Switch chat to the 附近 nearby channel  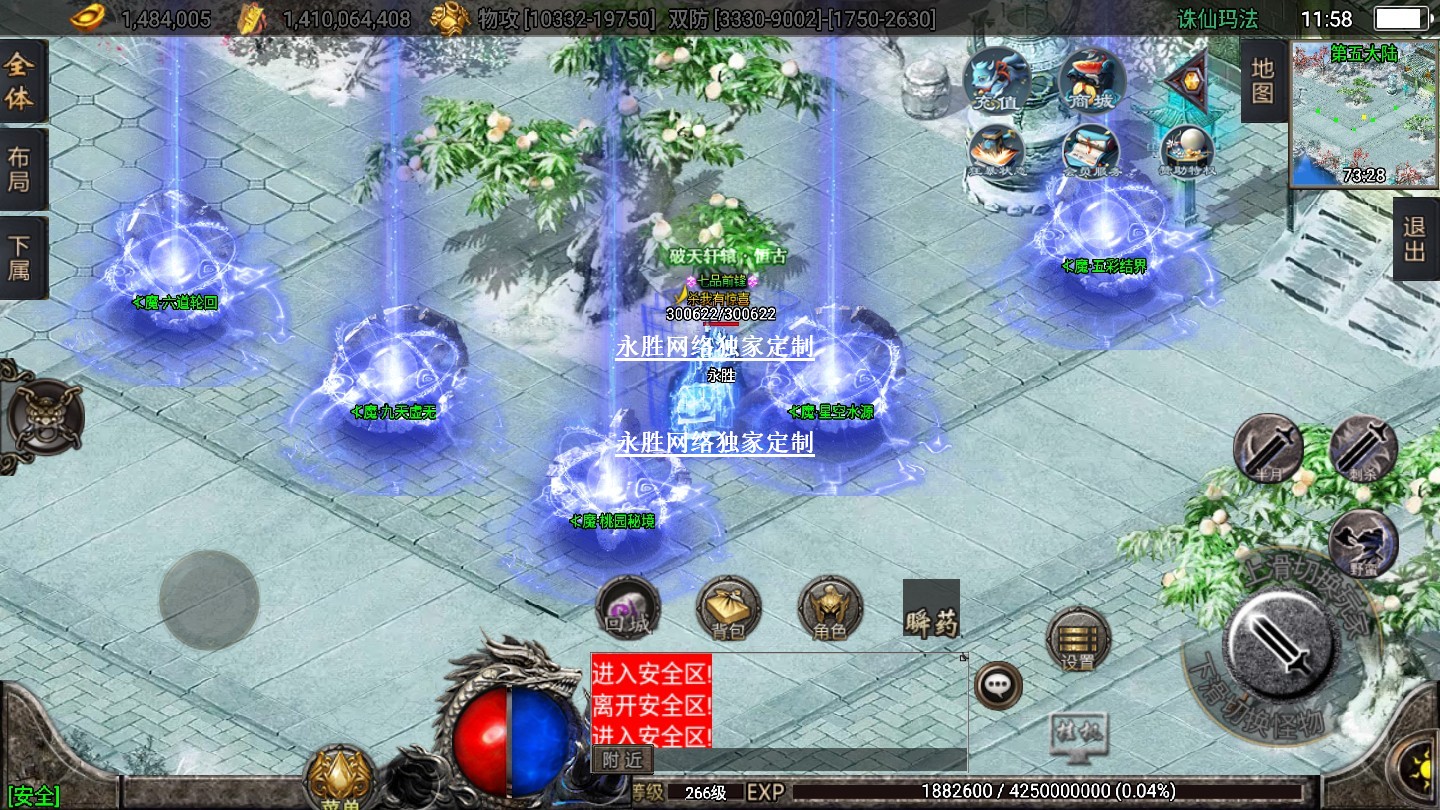coord(622,760)
